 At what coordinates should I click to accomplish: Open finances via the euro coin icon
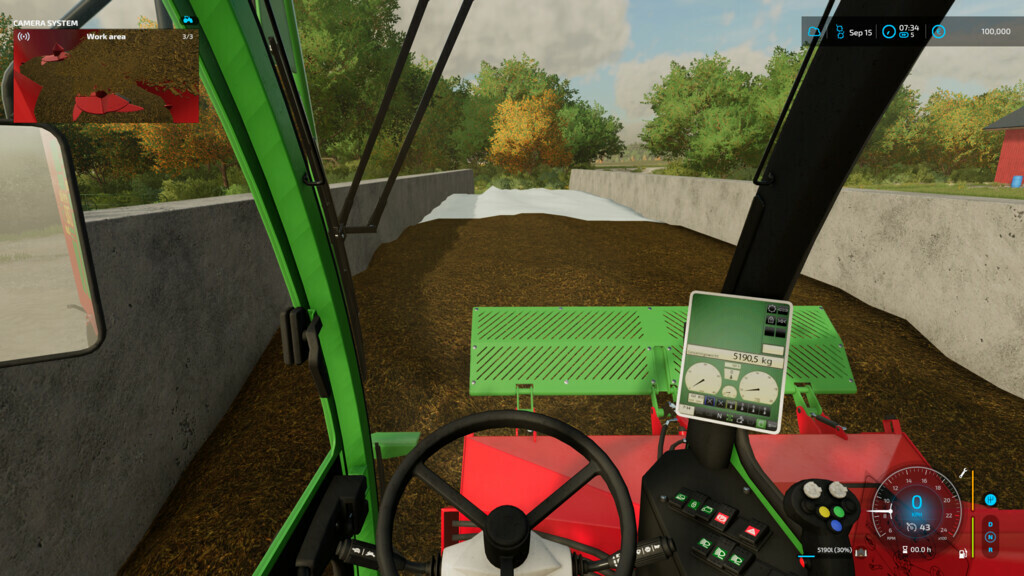[938, 32]
